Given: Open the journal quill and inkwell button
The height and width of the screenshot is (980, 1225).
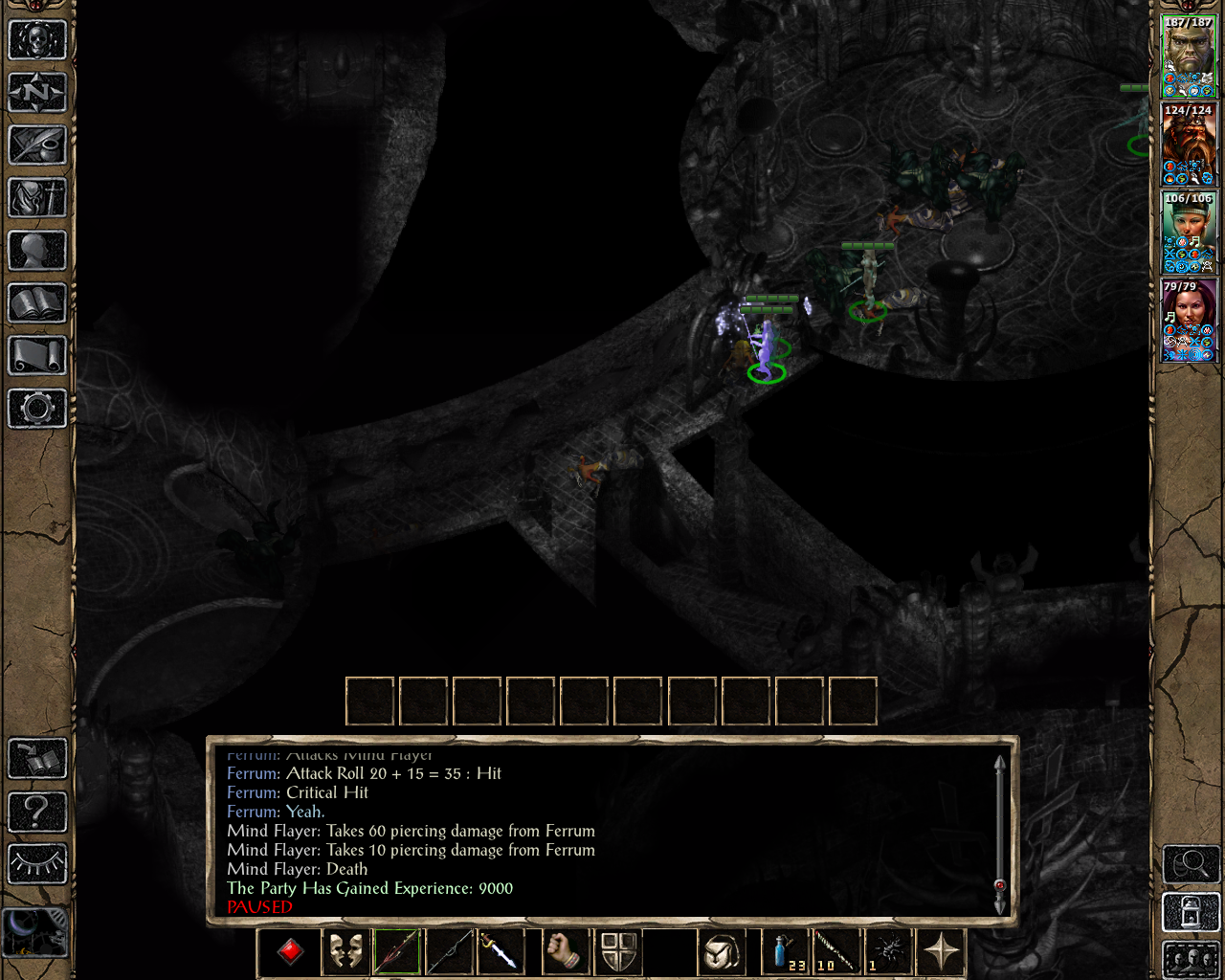Looking at the screenshot, I should (x=37, y=145).
